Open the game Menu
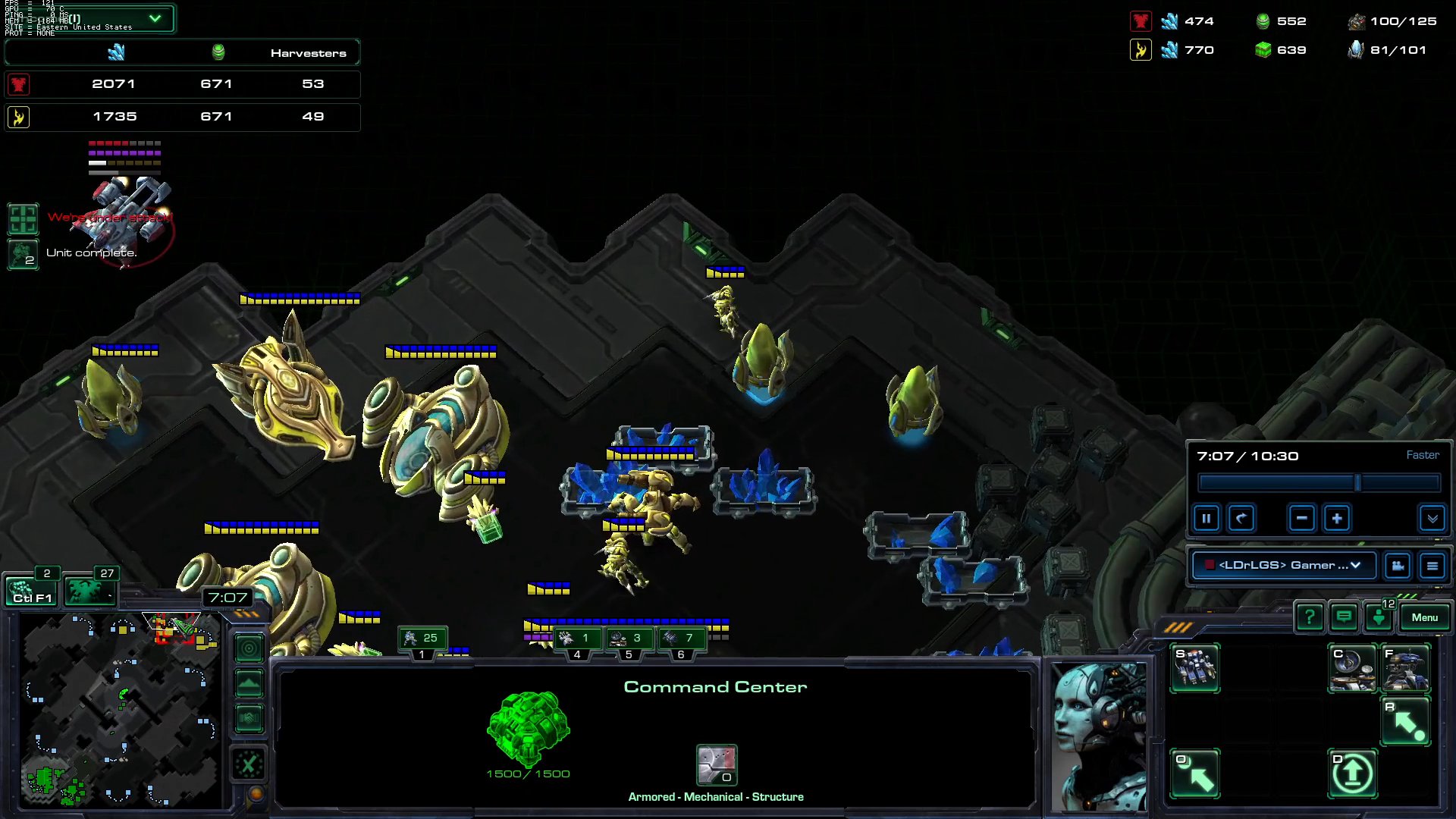The width and height of the screenshot is (1456, 819). [x=1425, y=617]
